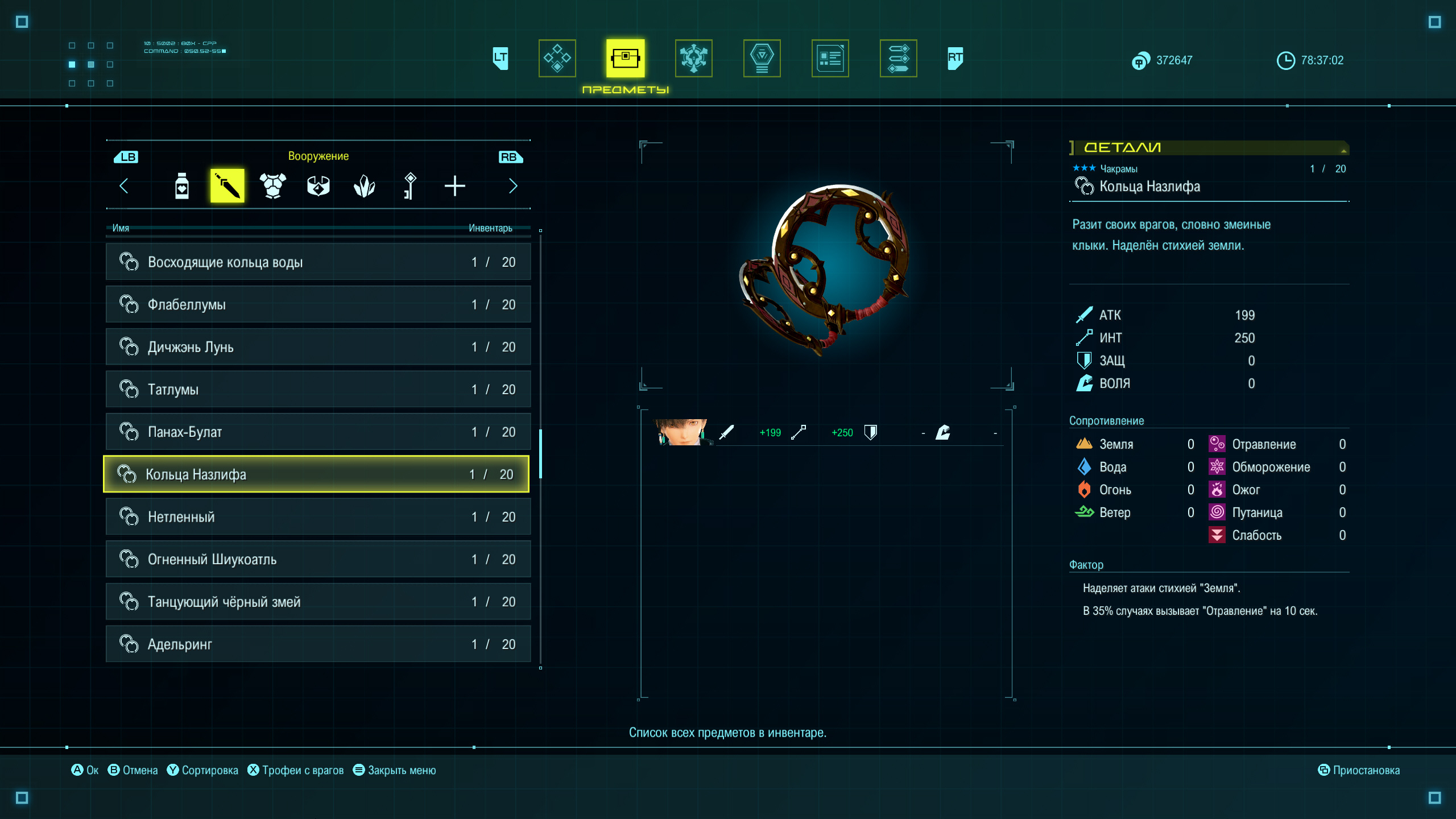Screen dimensions: 1456x819
Task: Choose the Нетленный weapon entry
Action: [317, 517]
